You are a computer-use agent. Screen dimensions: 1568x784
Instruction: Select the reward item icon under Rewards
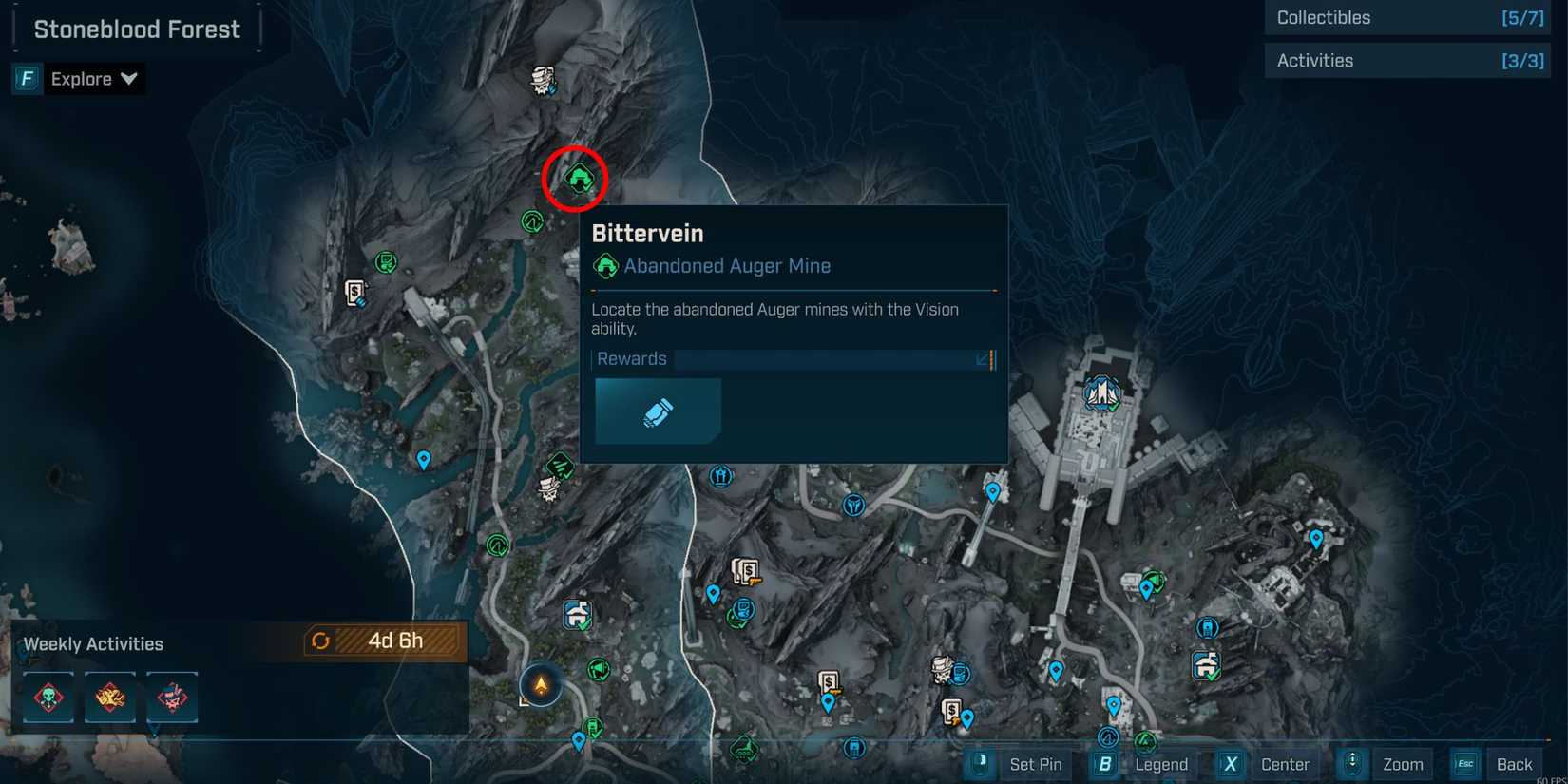click(x=658, y=411)
